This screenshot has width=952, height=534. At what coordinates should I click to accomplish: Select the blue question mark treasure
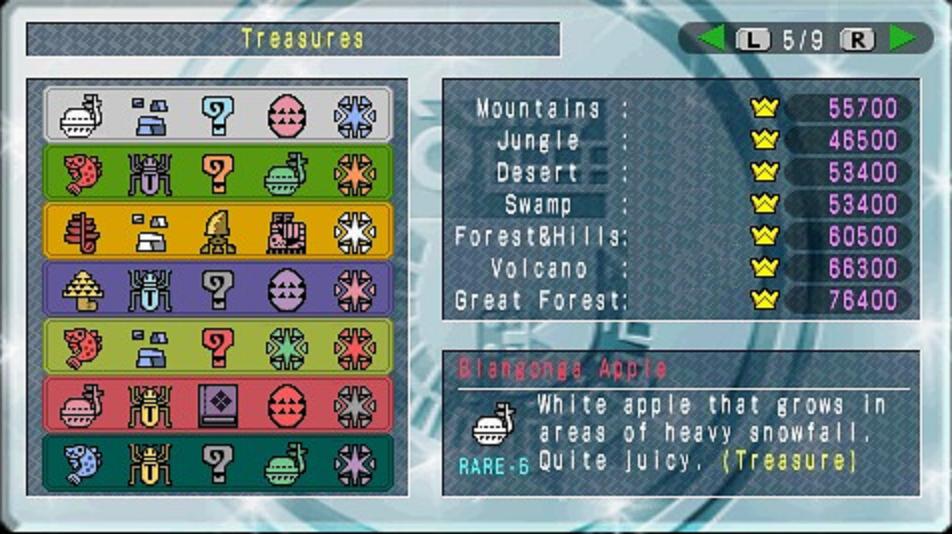coord(217,116)
